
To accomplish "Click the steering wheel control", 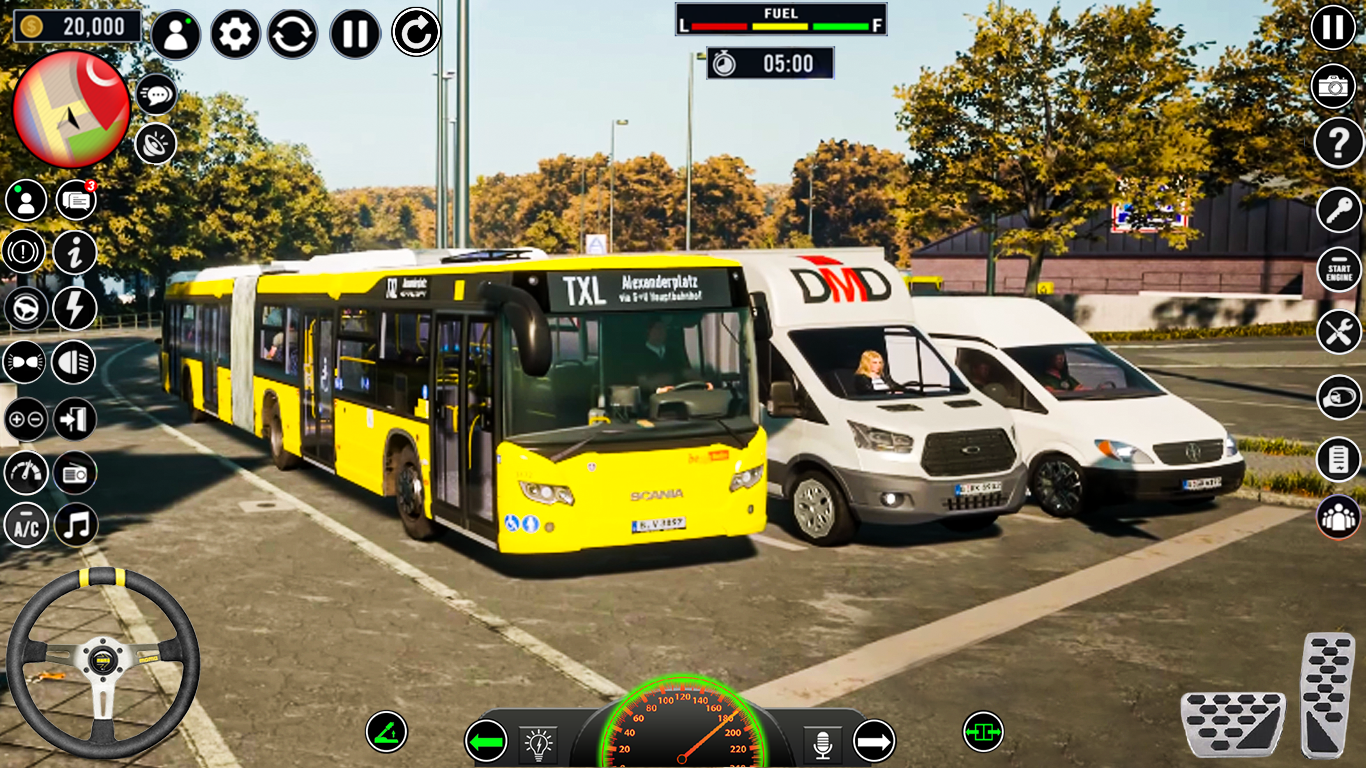I will tap(102, 662).
